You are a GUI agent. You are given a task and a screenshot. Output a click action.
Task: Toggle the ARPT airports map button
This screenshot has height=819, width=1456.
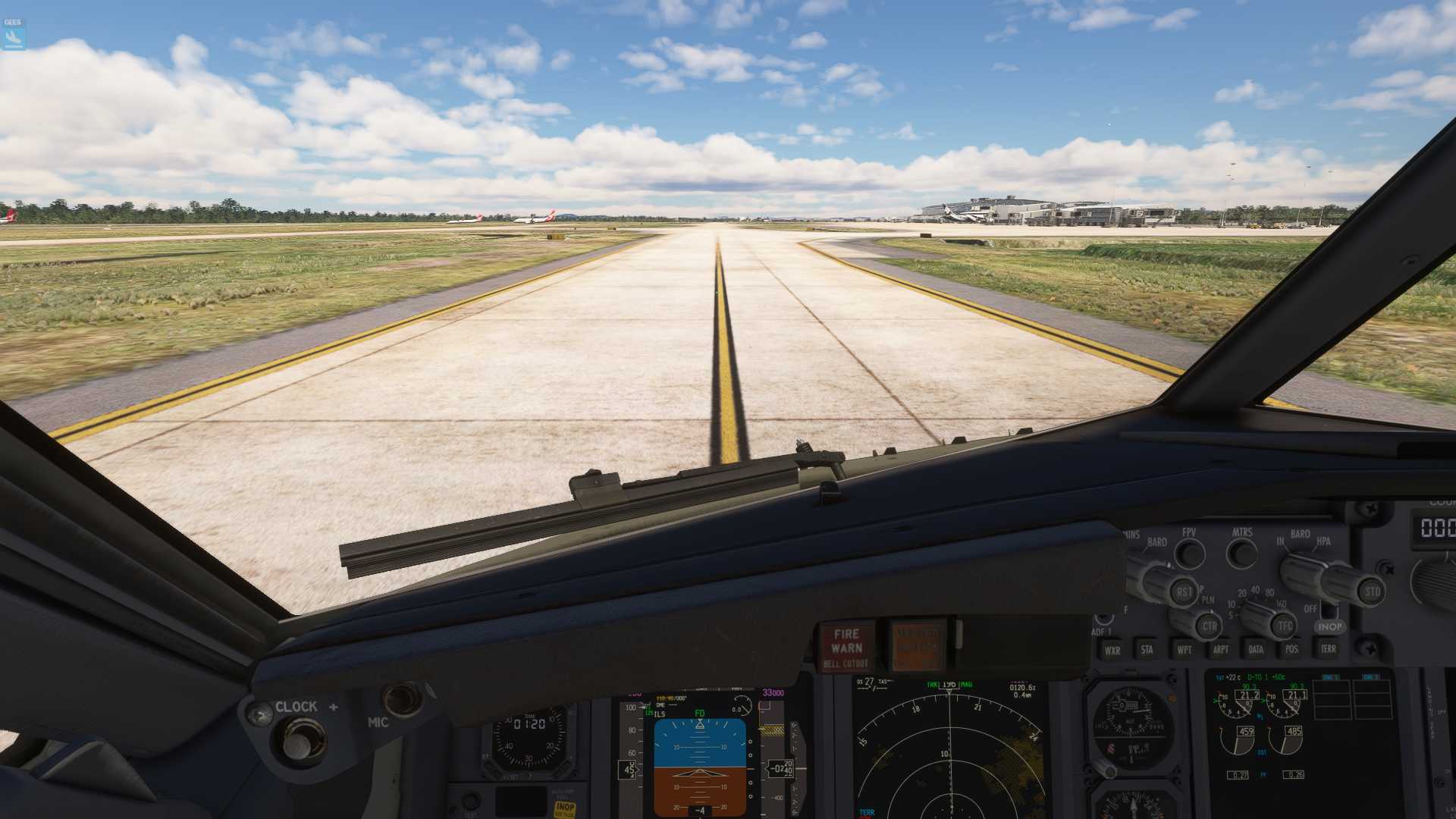tap(1220, 649)
